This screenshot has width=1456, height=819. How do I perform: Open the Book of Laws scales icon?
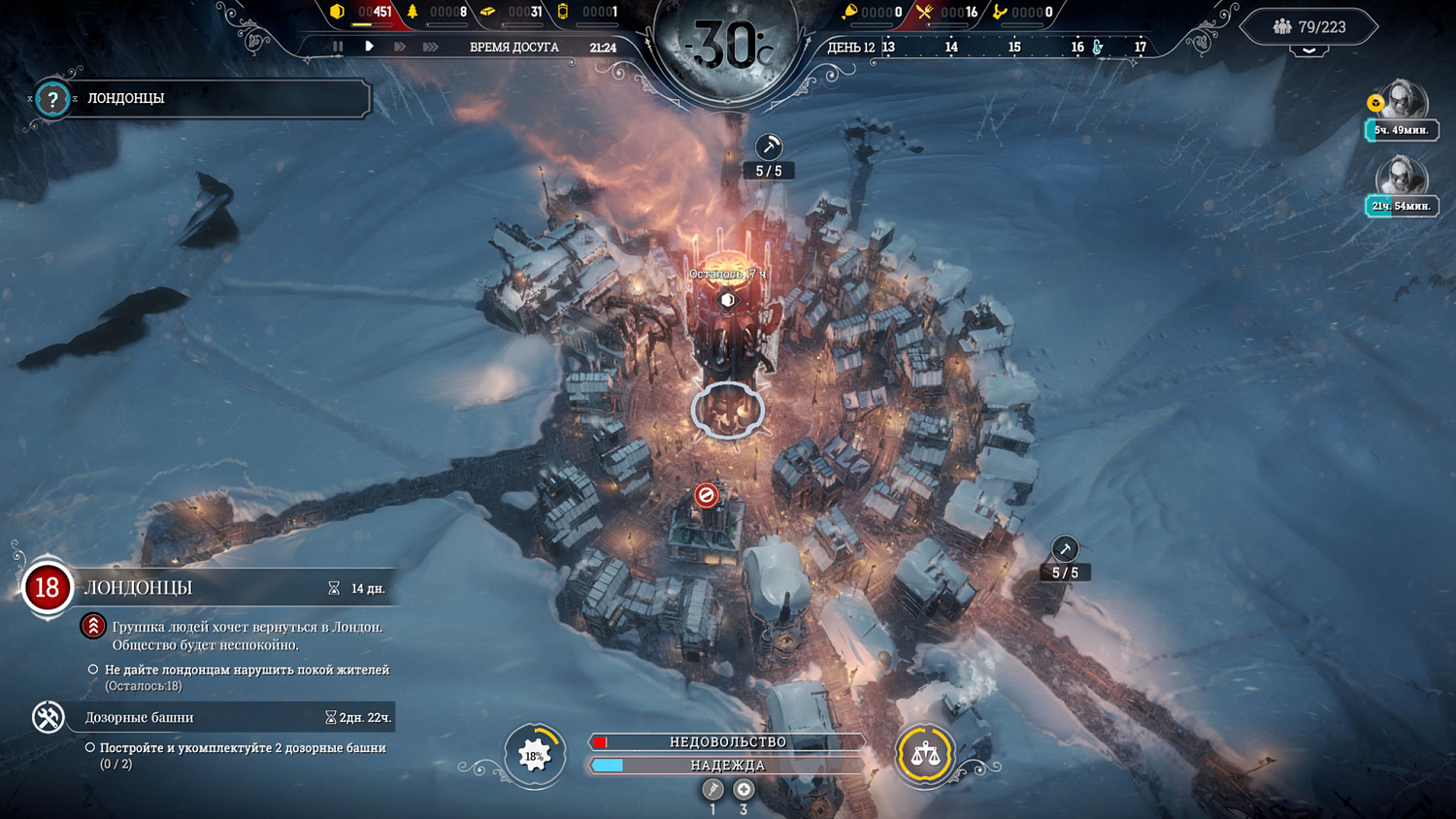tap(926, 756)
